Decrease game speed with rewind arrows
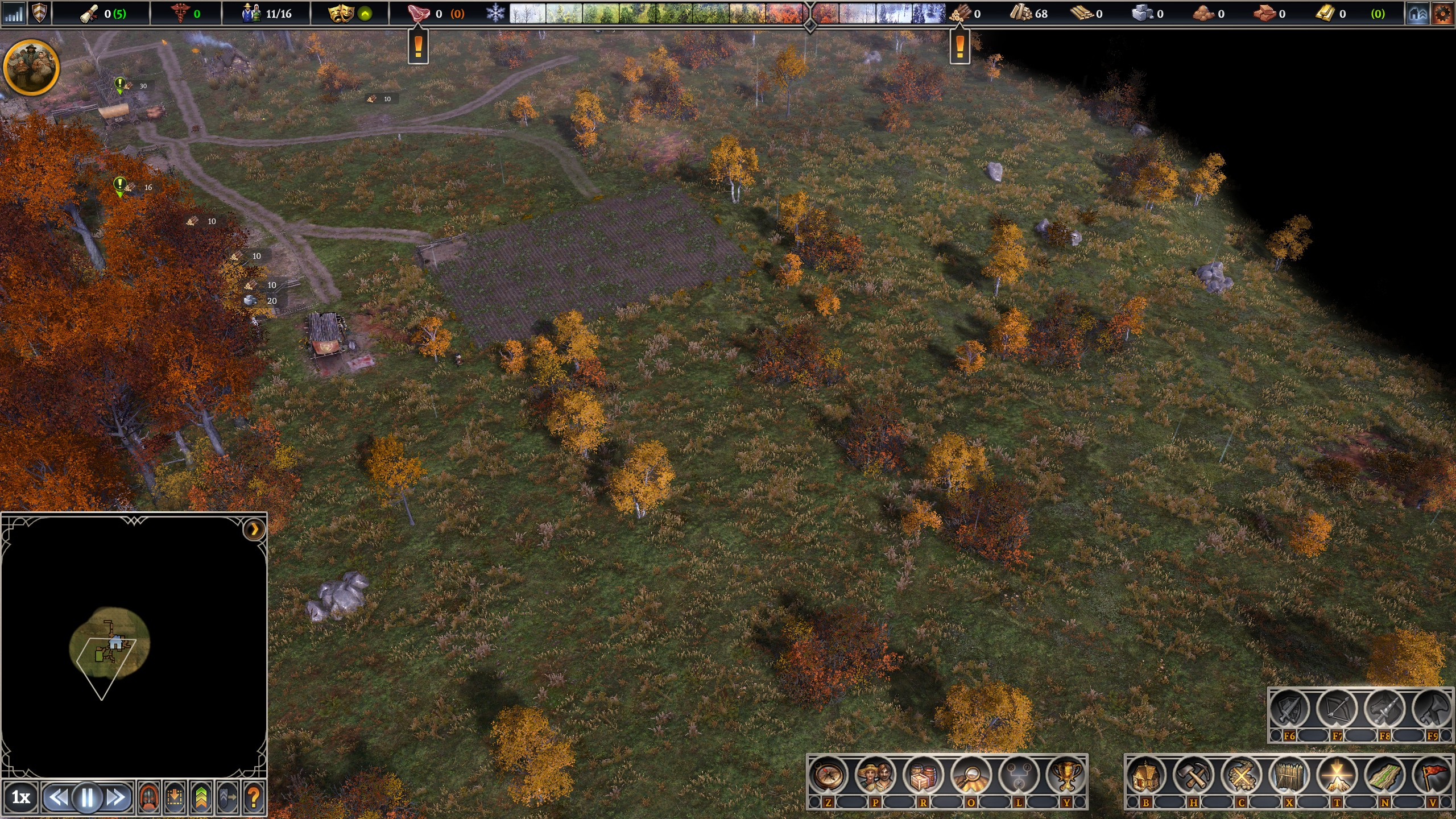 (x=57, y=798)
